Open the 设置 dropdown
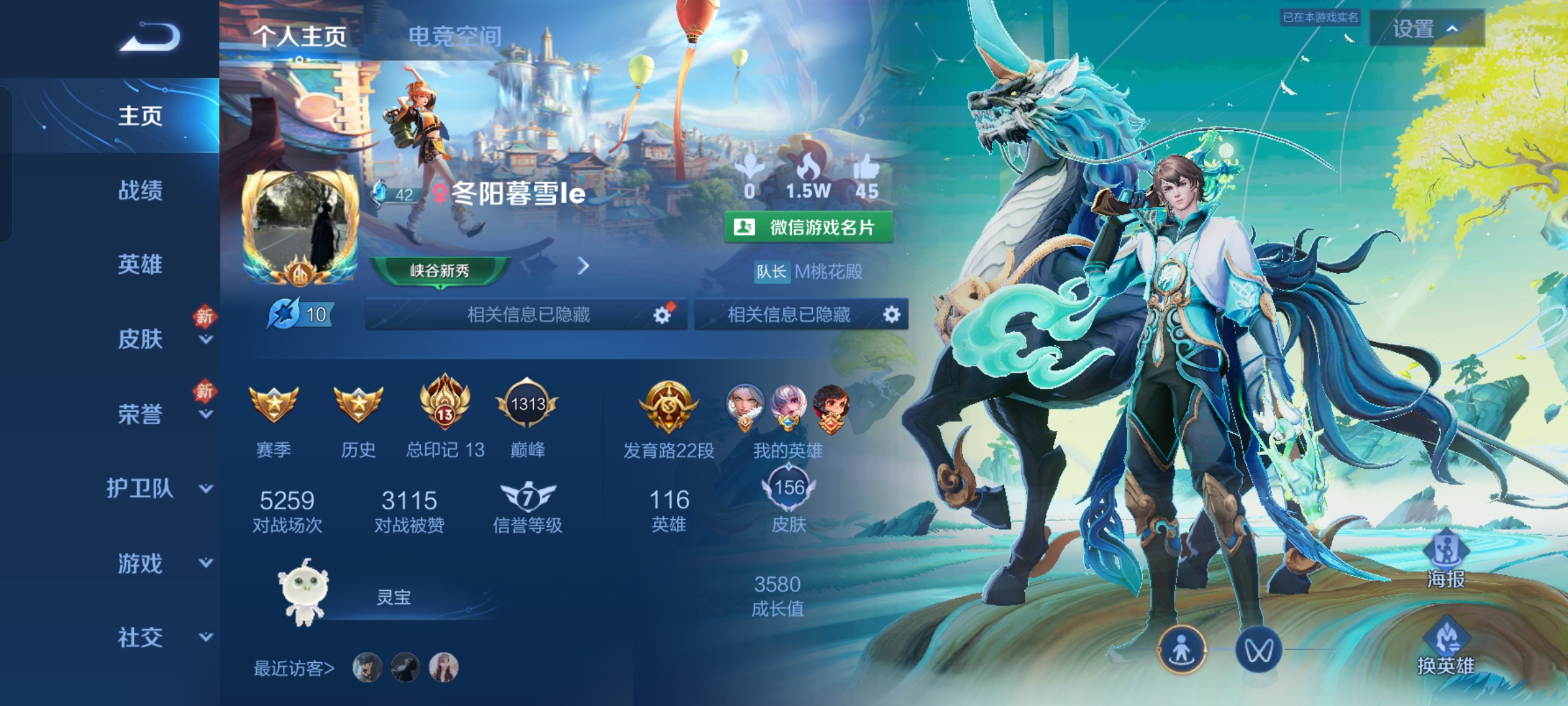The width and height of the screenshot is (1568, 706). tap(1426, 29)
